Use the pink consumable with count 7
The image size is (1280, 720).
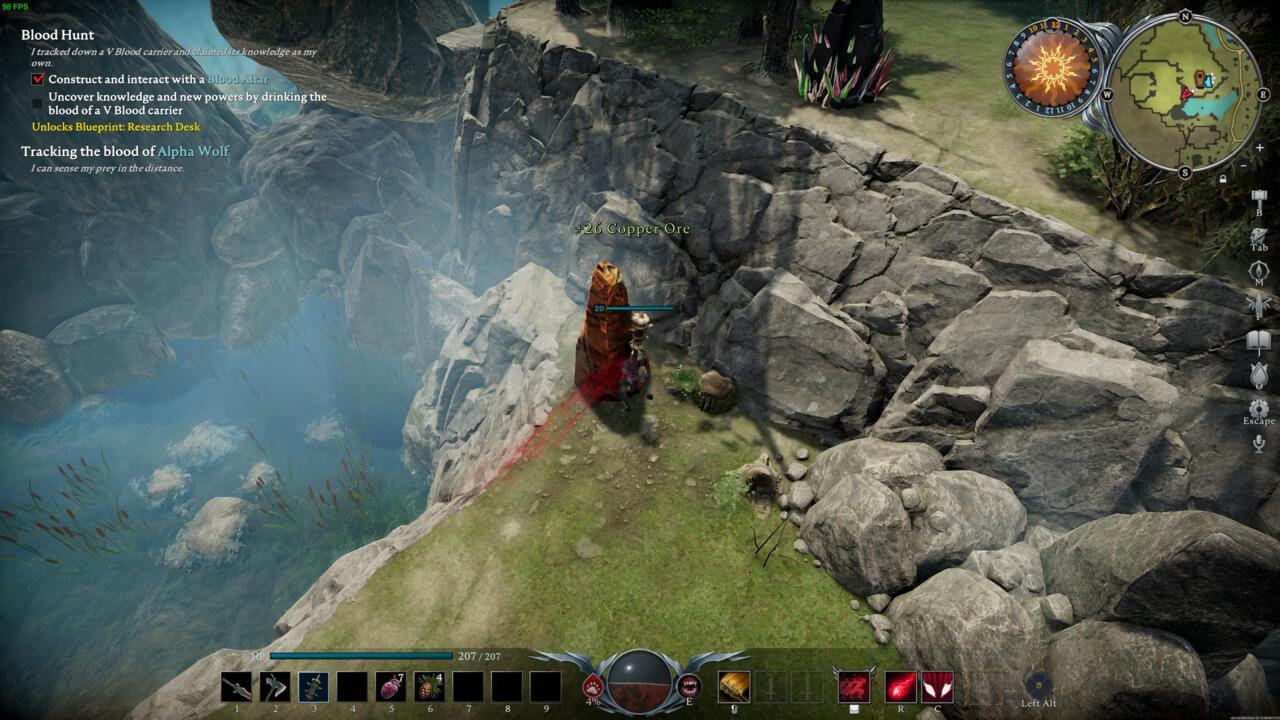click(390, 686)
